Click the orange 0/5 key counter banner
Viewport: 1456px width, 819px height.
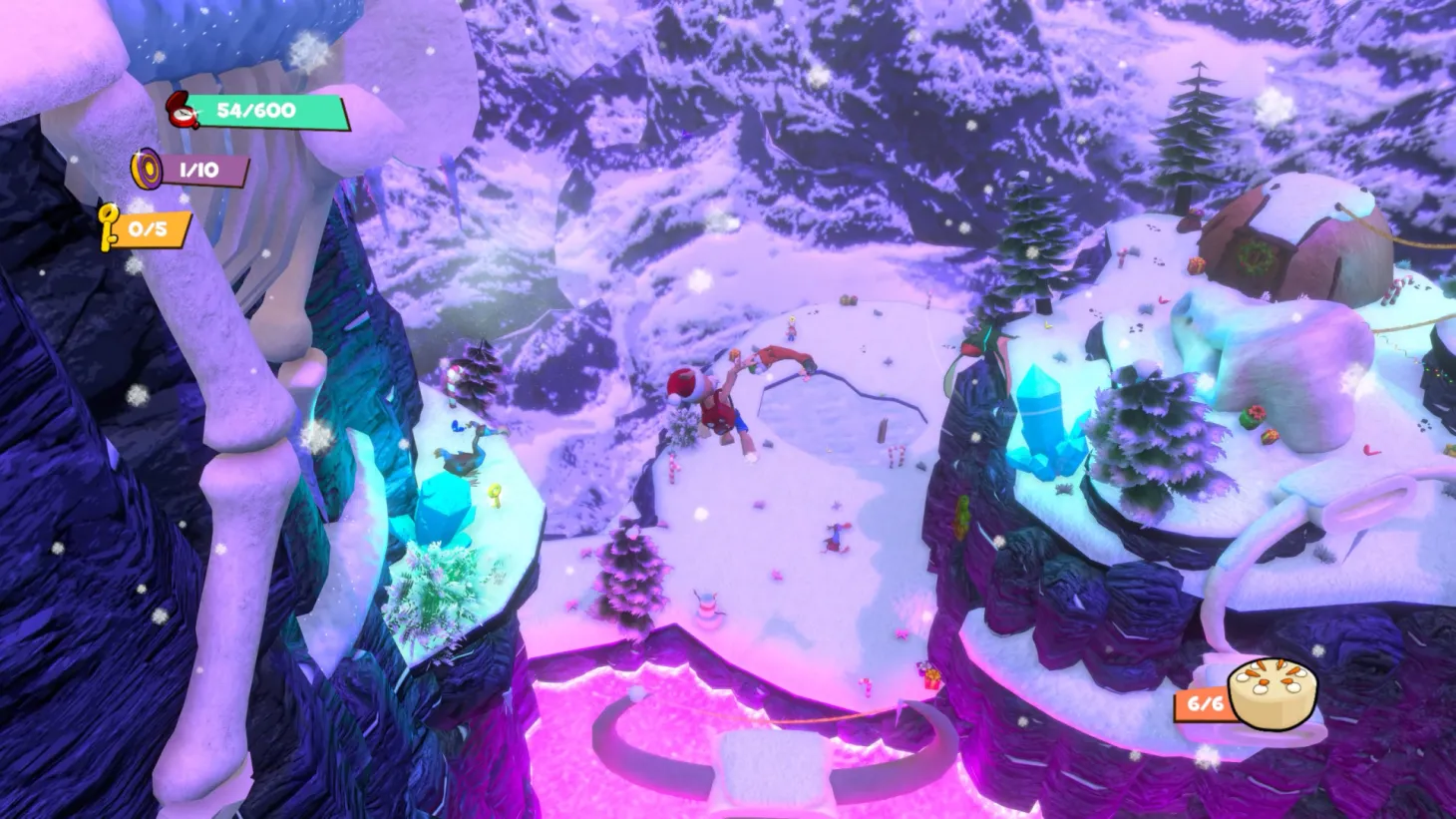(x=147, y=227)
